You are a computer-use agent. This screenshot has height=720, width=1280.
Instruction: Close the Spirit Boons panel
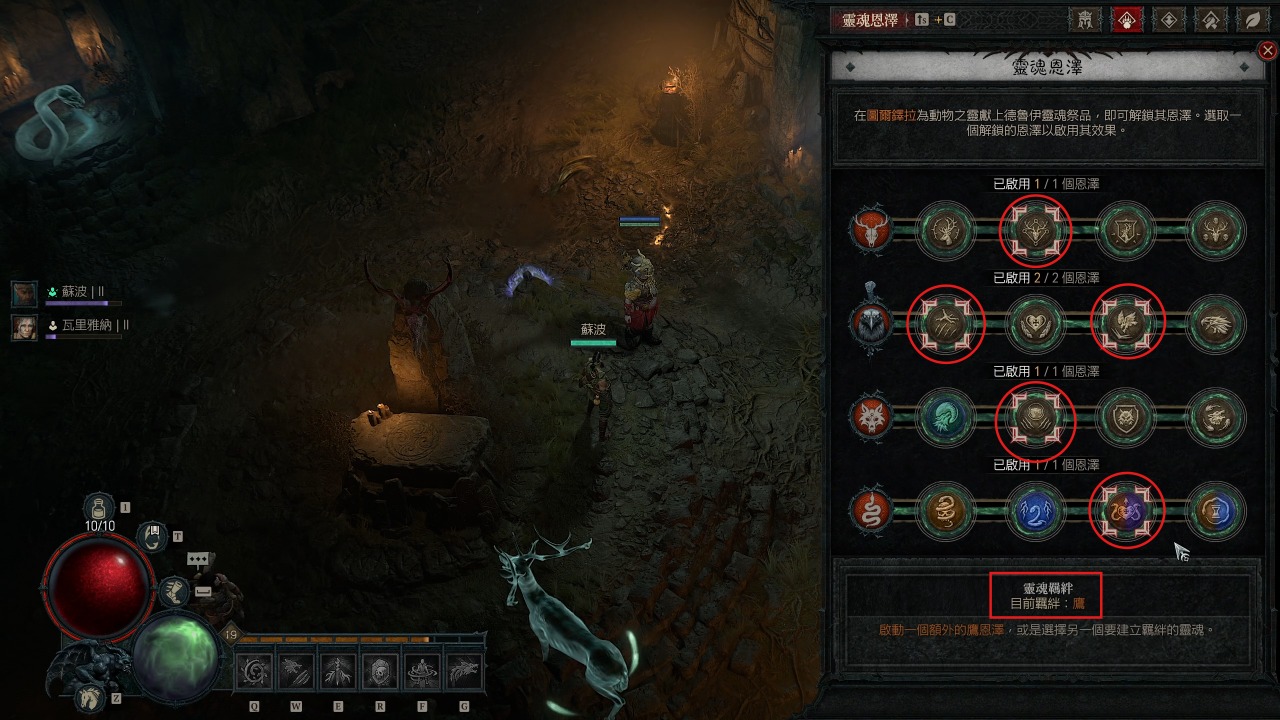tap(1268, 51)
